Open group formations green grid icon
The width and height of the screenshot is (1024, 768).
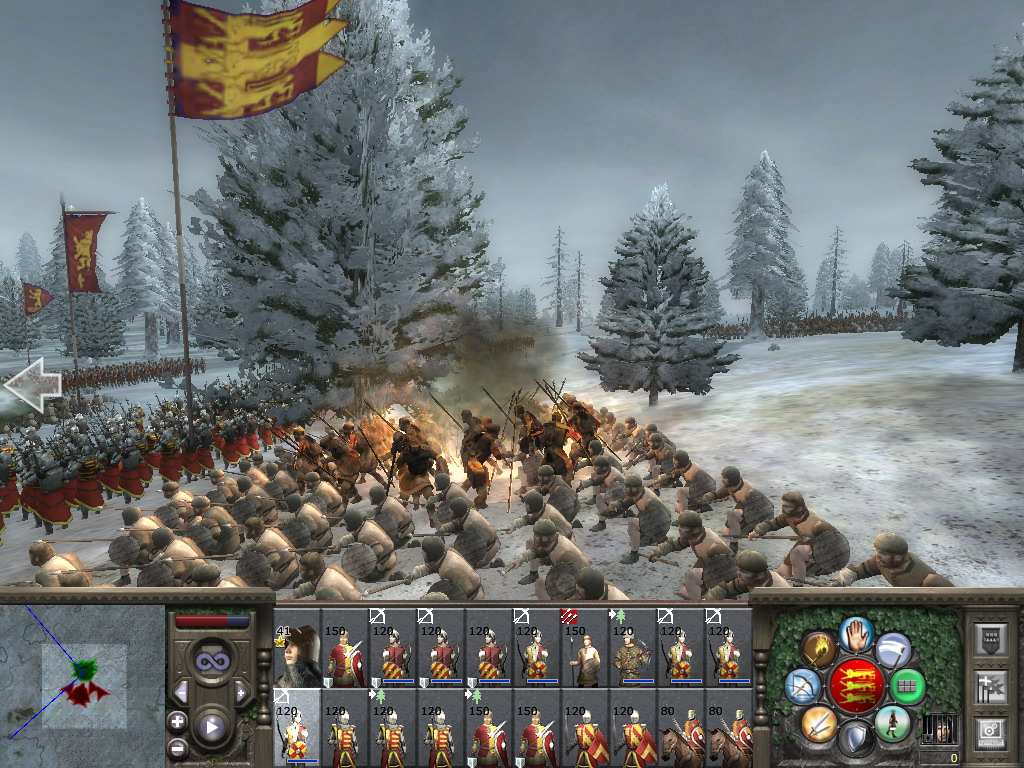(x=908, y=686)
